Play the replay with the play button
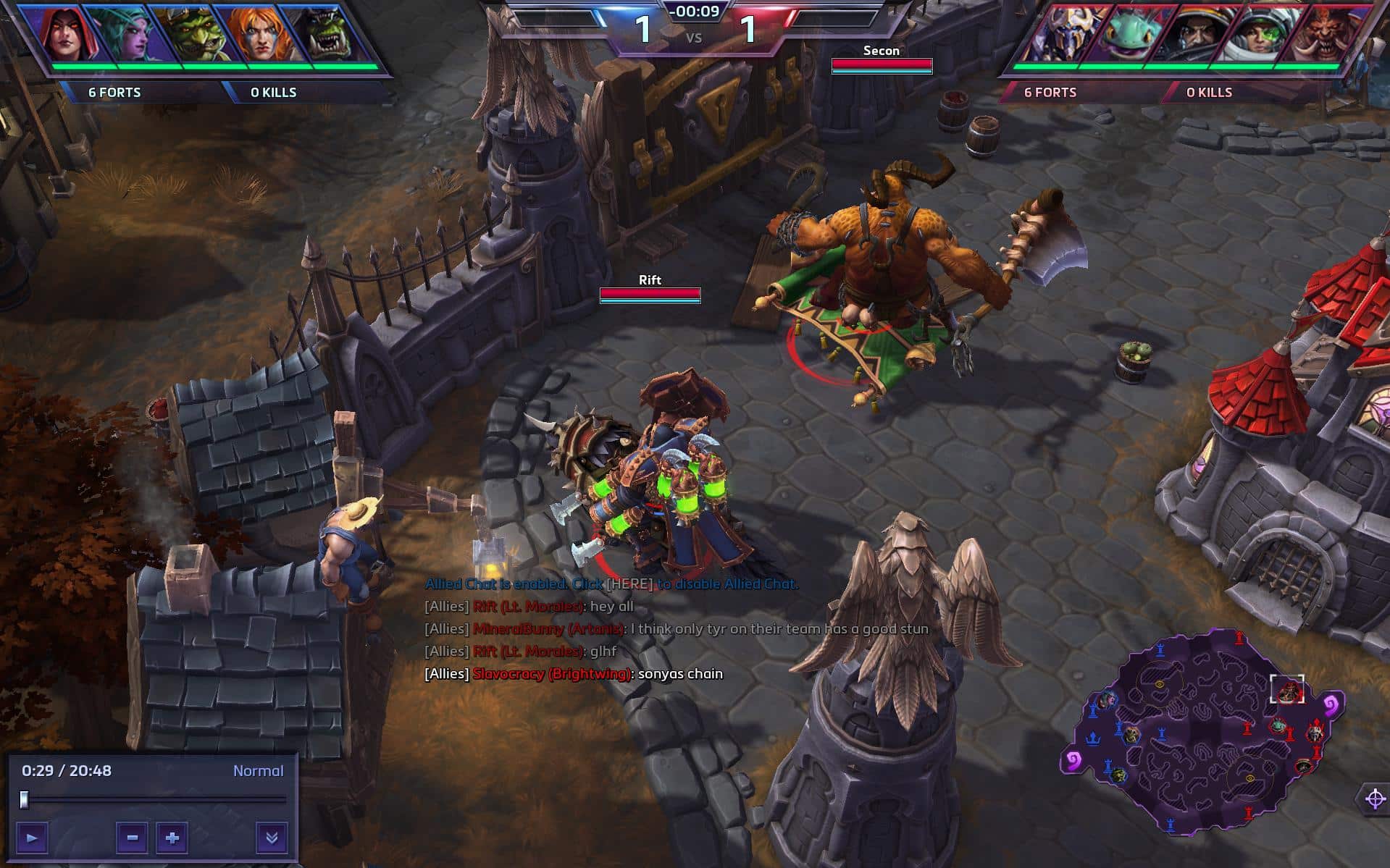Screen dimensions: 1390x868 tap(32, 838)
